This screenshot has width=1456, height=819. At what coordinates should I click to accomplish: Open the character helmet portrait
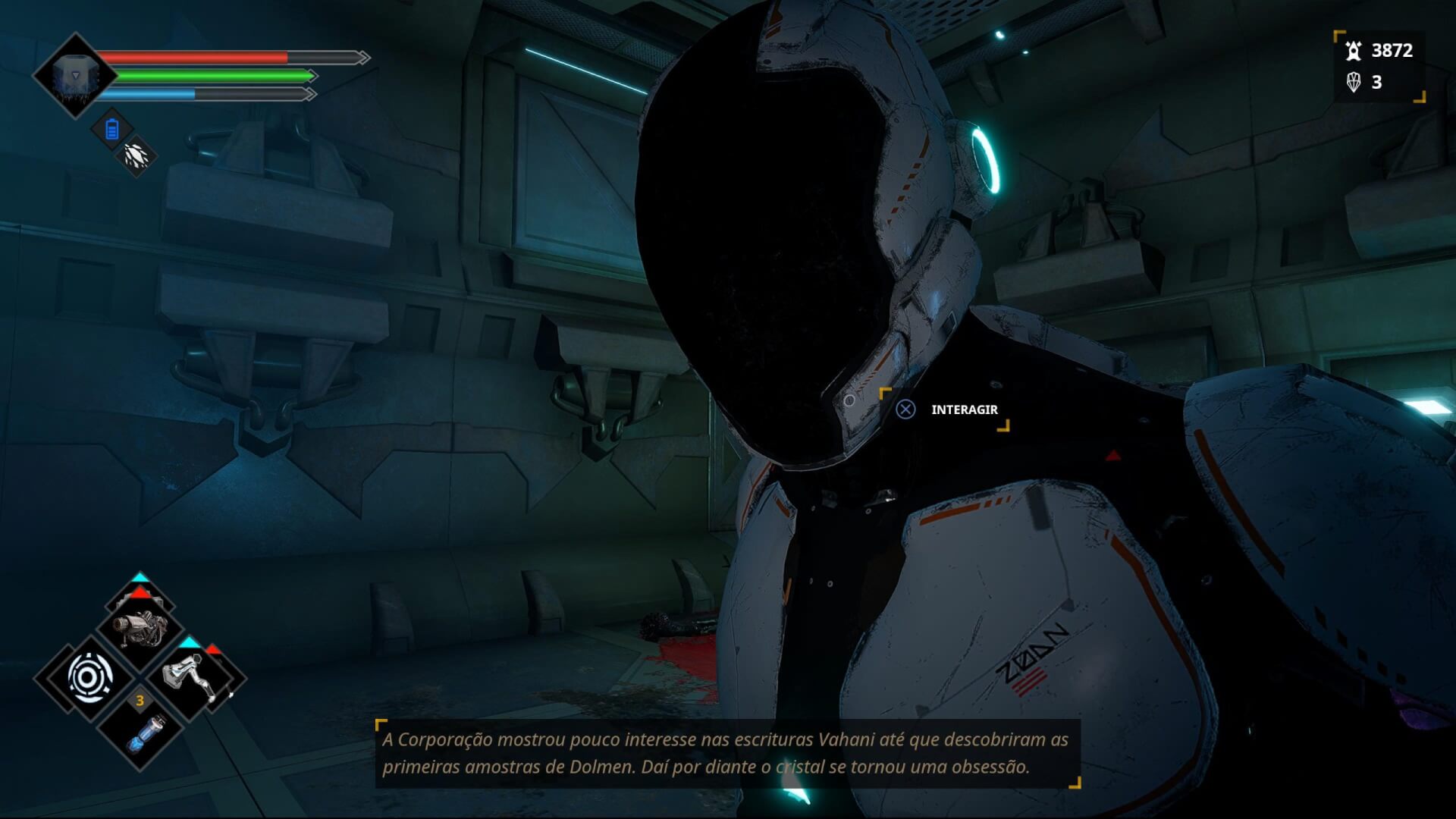click(74, 76)
